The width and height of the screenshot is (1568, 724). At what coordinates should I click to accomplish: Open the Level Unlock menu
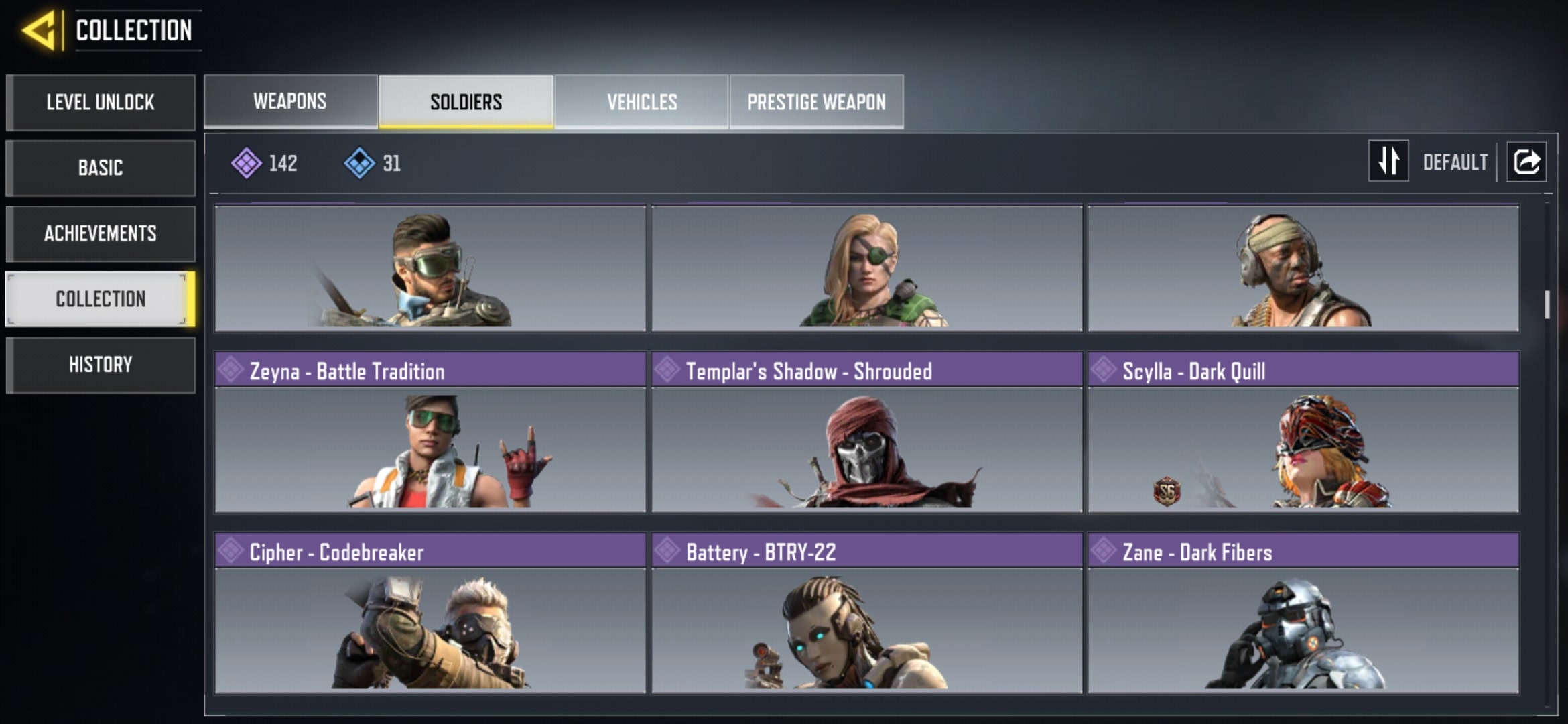pyautogui.click(x=101, y=103)
